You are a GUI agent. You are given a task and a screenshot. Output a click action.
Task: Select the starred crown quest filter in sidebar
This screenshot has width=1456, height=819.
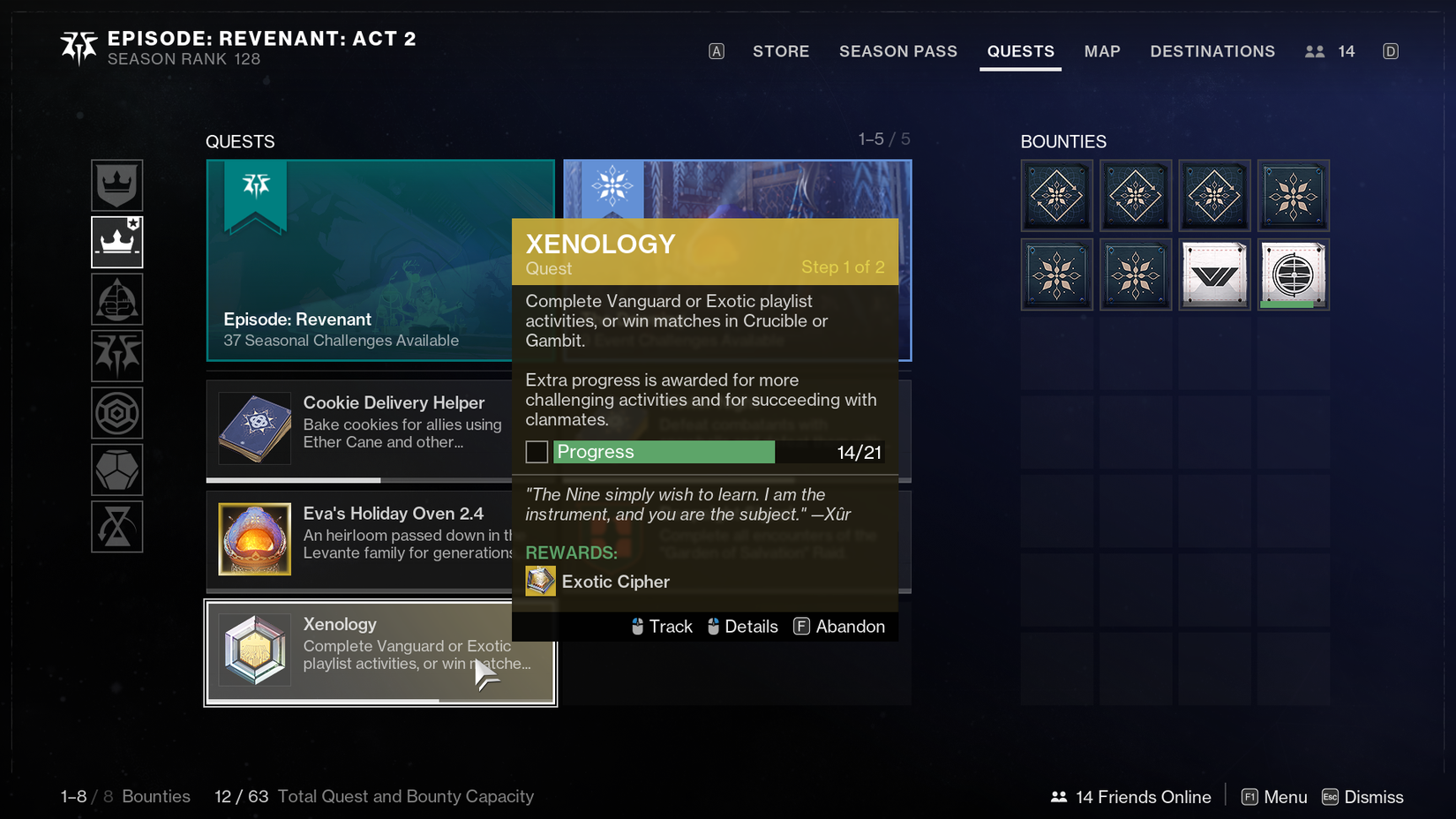click(116, 242)
